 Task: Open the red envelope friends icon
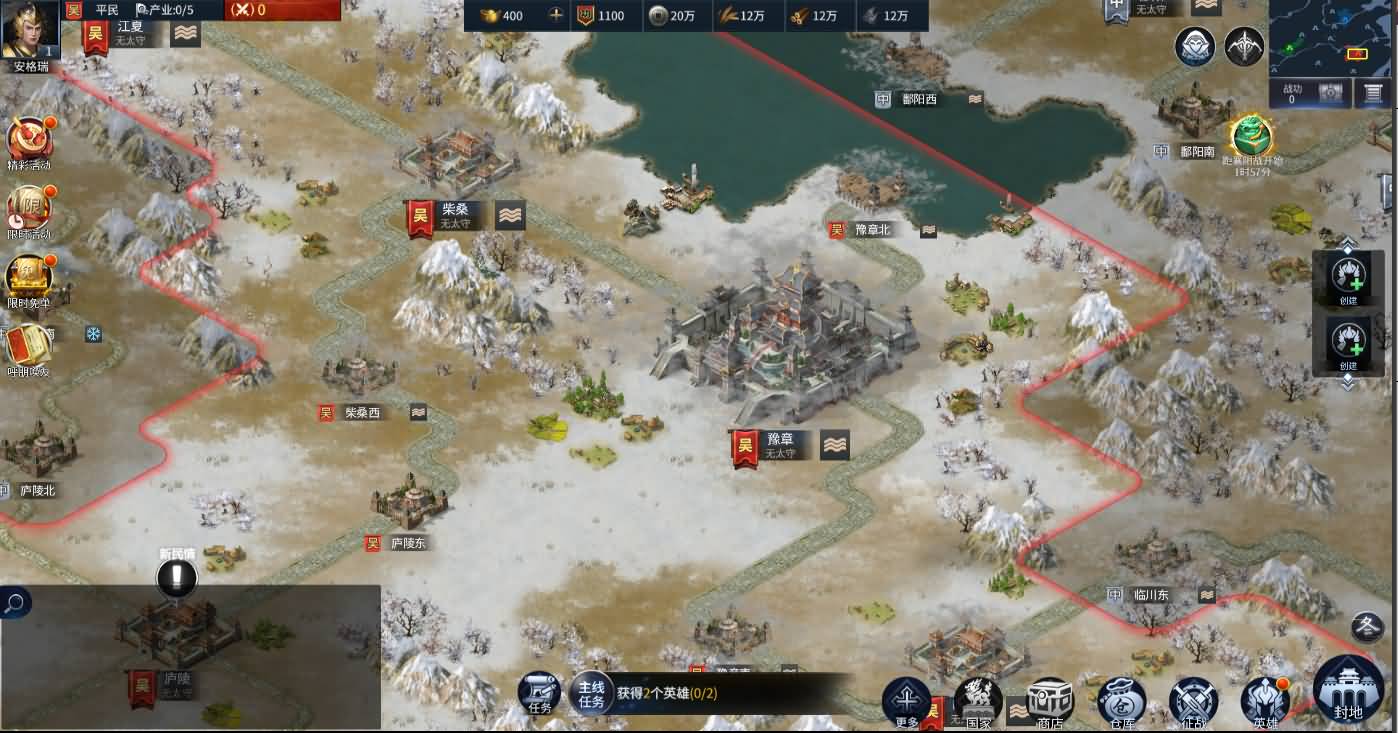27,347
